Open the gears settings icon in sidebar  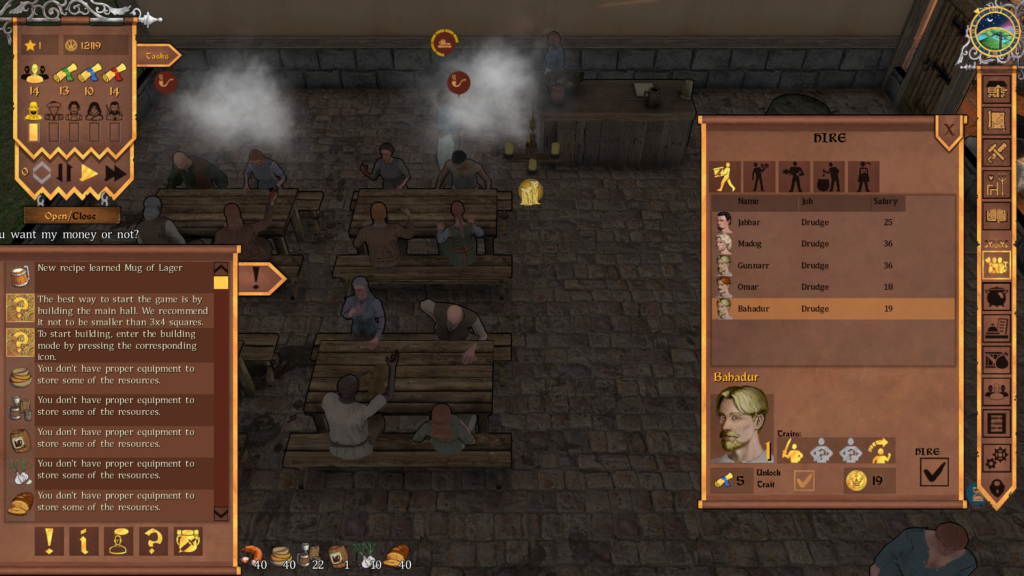(997, 457)
